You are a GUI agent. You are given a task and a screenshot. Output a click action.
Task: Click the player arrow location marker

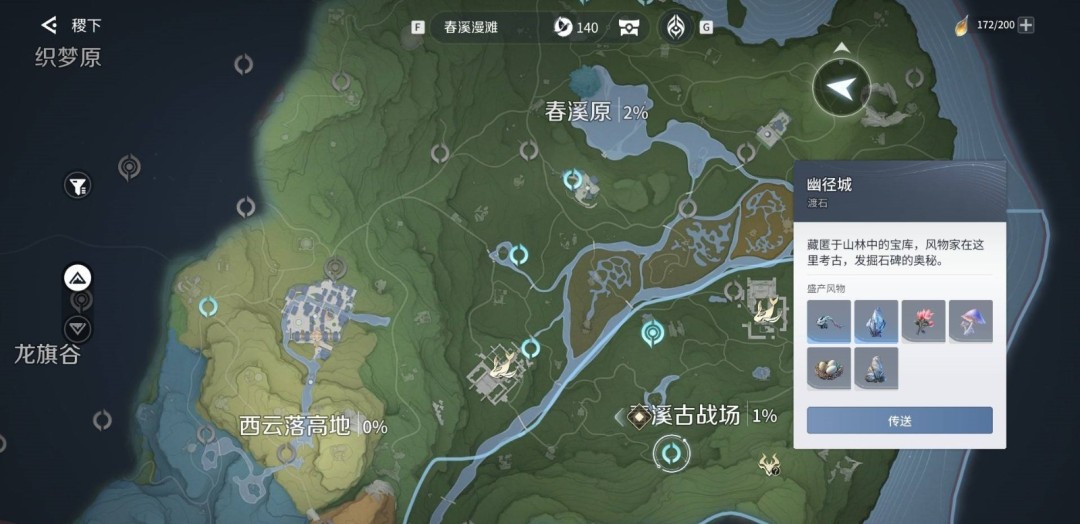click(842, 89)
